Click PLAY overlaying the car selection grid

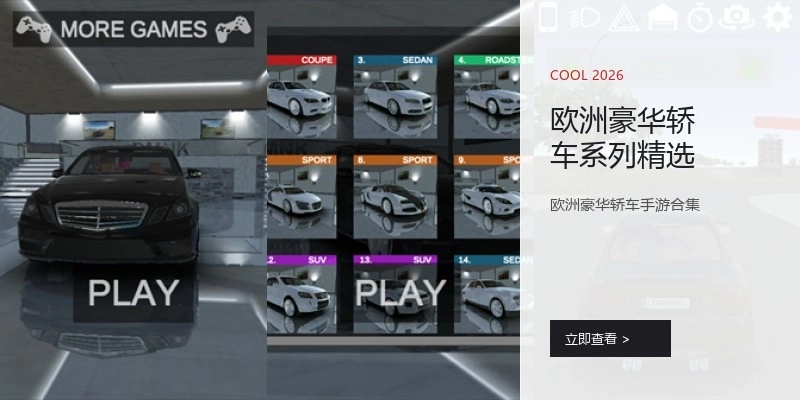point(400,292)
